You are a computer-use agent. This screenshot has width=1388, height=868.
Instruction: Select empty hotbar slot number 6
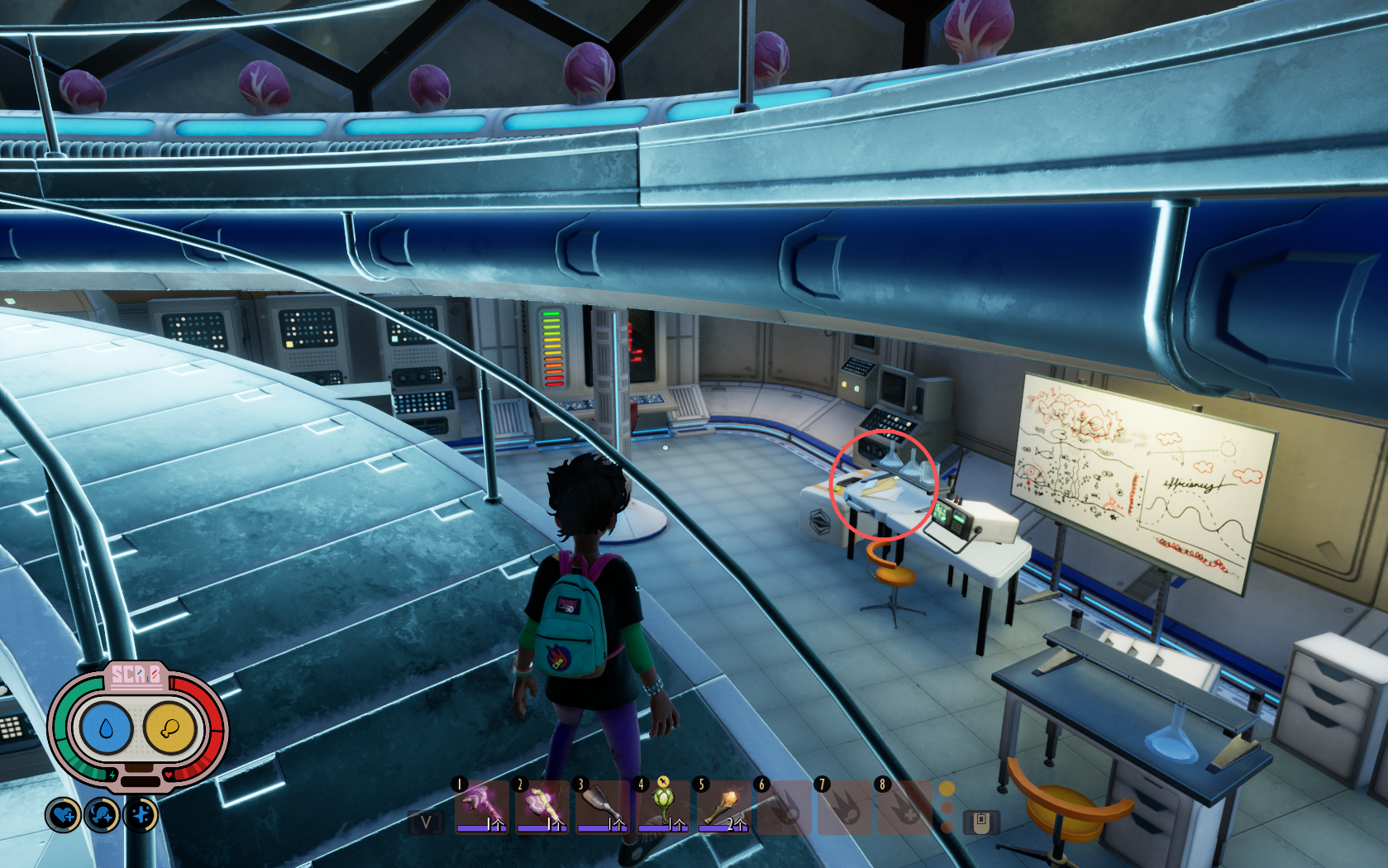click(784, 807)
